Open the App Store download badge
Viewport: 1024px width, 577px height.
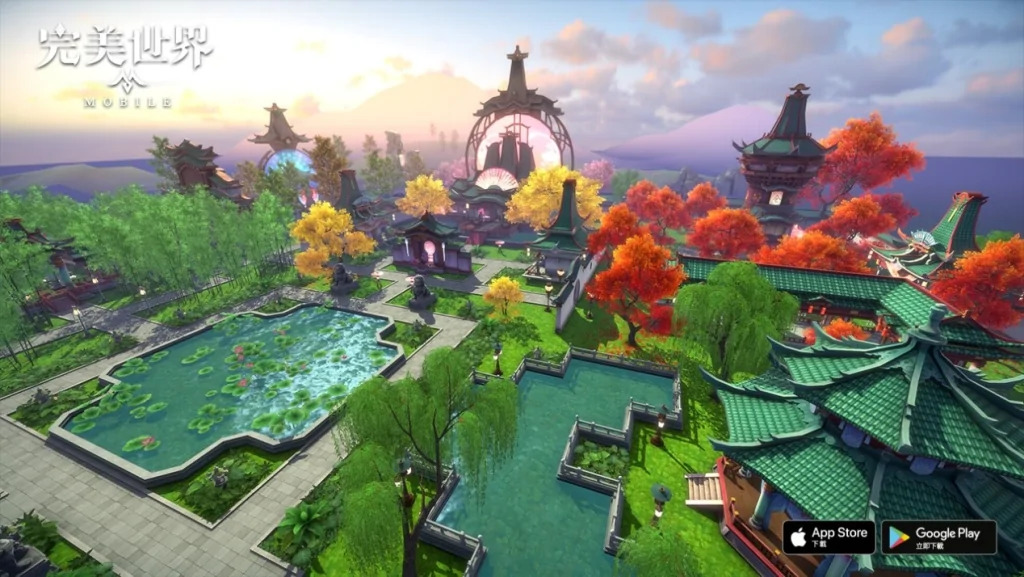tap(828, 538)
